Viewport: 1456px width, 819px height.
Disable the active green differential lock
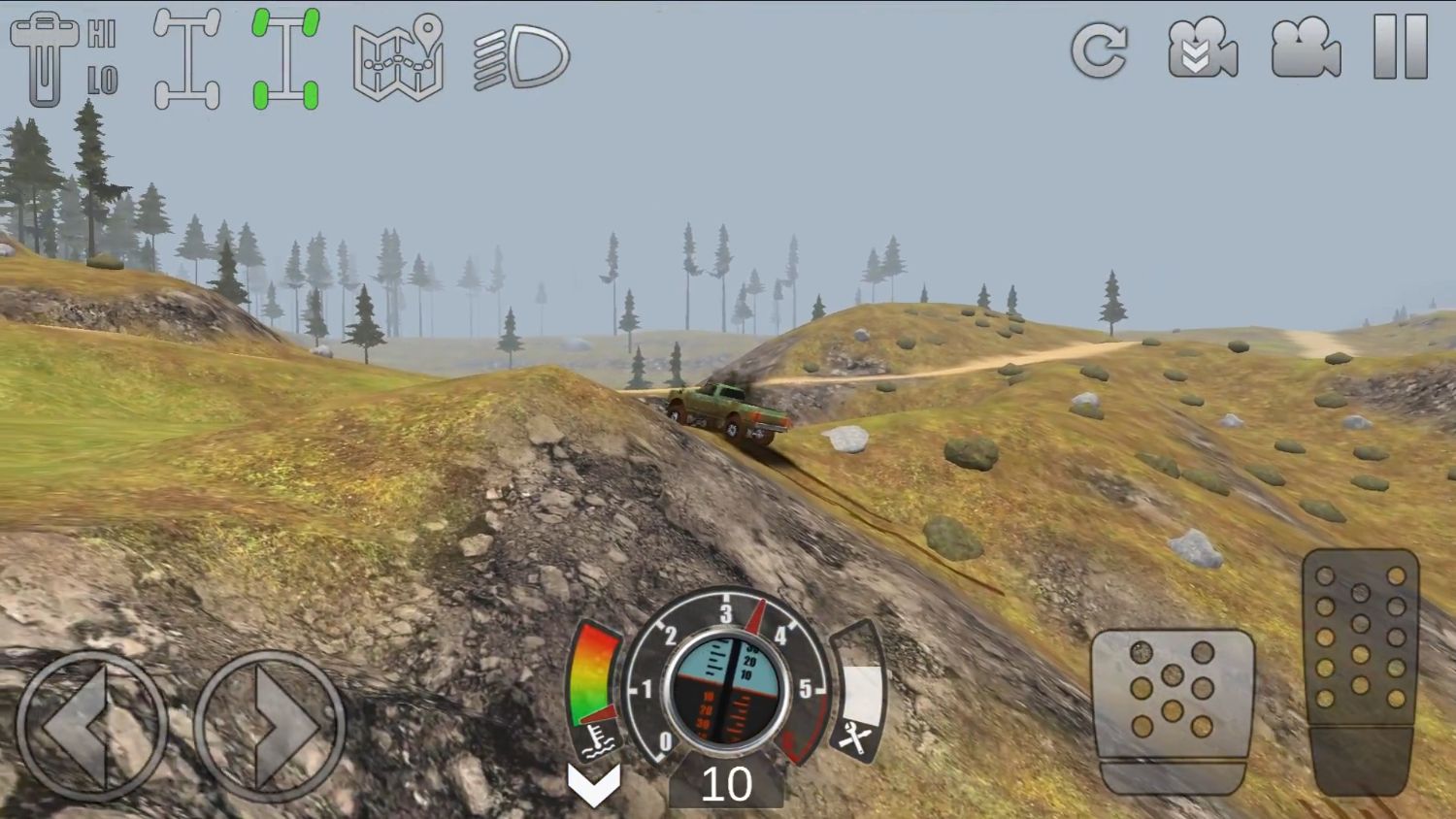[284, 56]
